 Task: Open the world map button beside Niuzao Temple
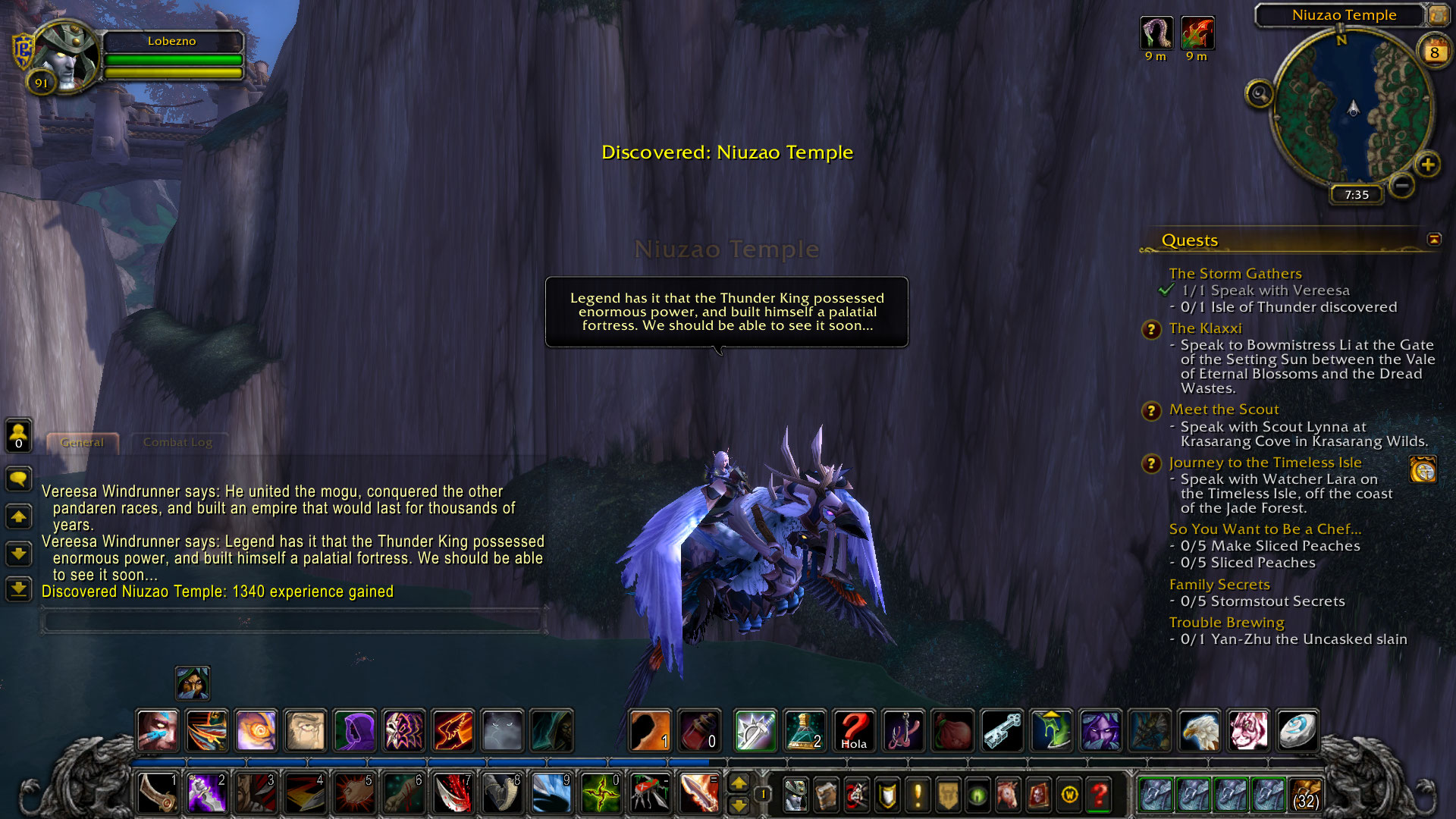[1438, 15]
